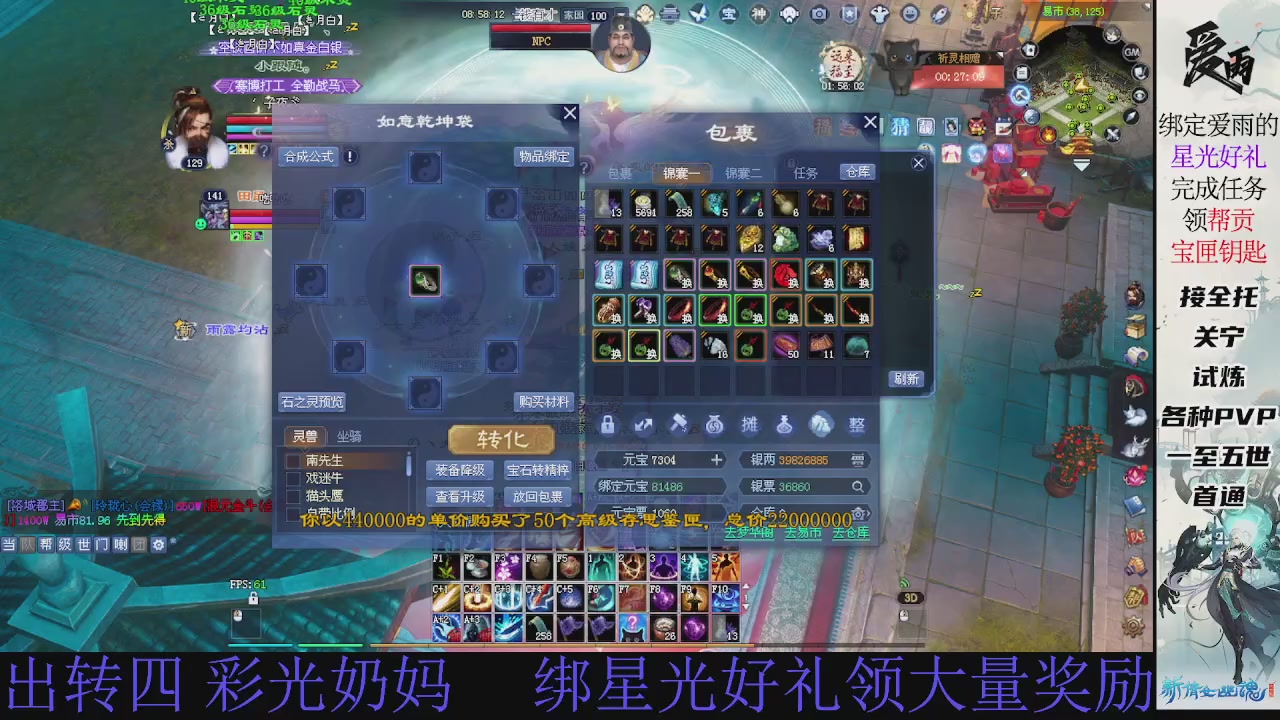
Task: Click the warehouse gear icon next to 仓库
Action: (x=858, y=514)
